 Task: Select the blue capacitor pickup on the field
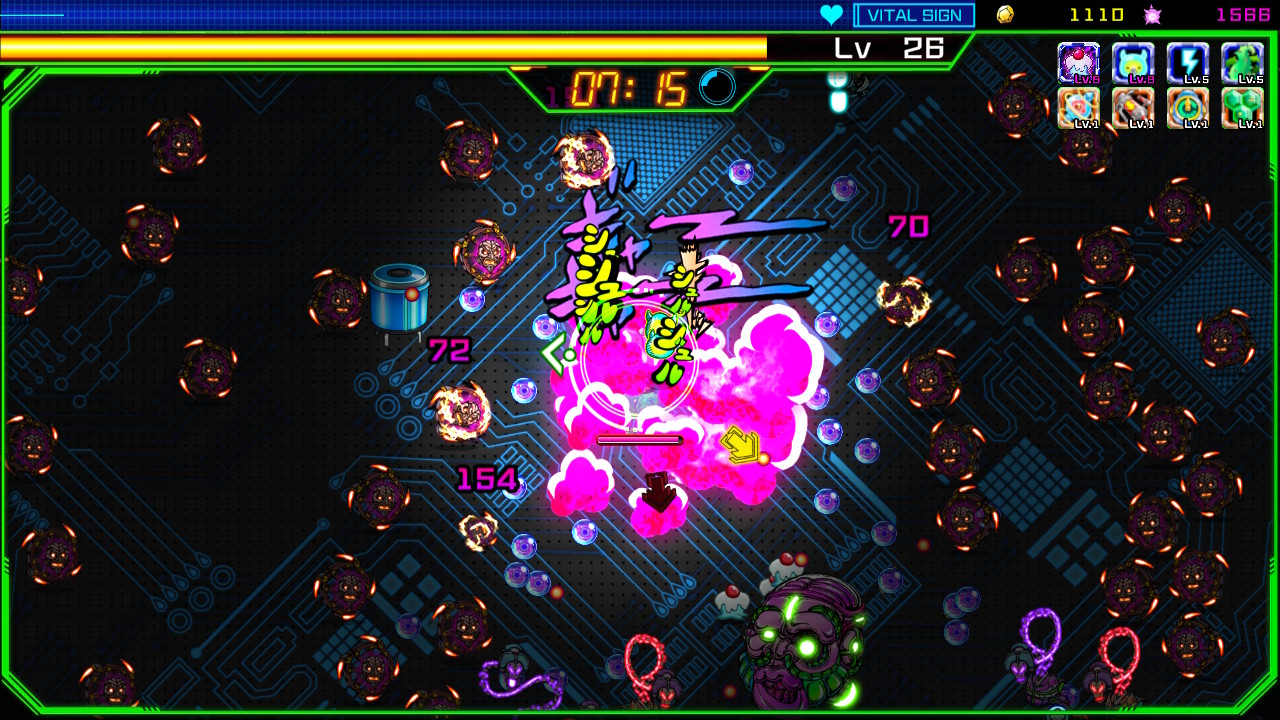tap(400, 300)
